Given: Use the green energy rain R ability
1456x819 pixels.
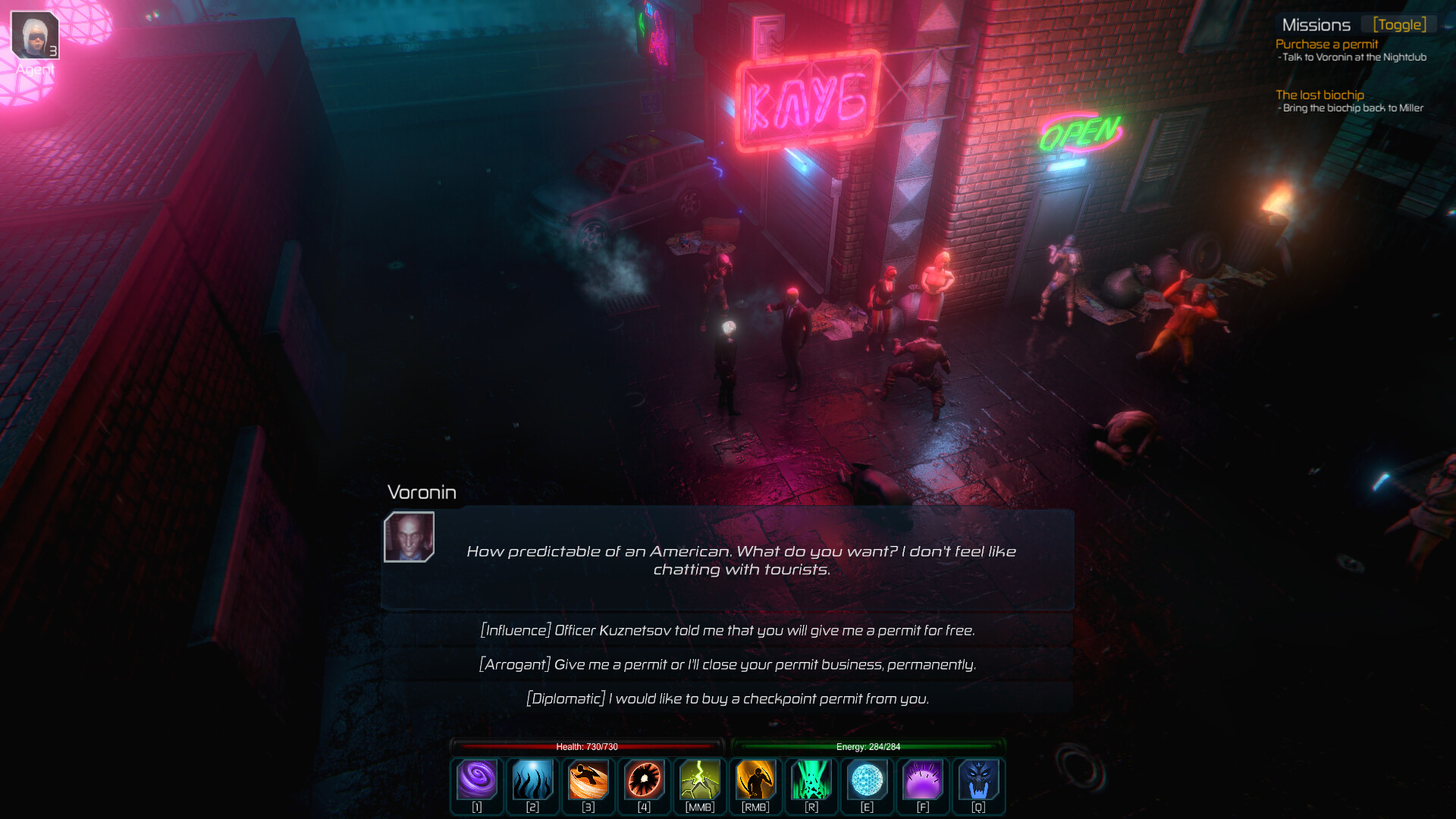Looking at the screenshot, I should (811, 786).
